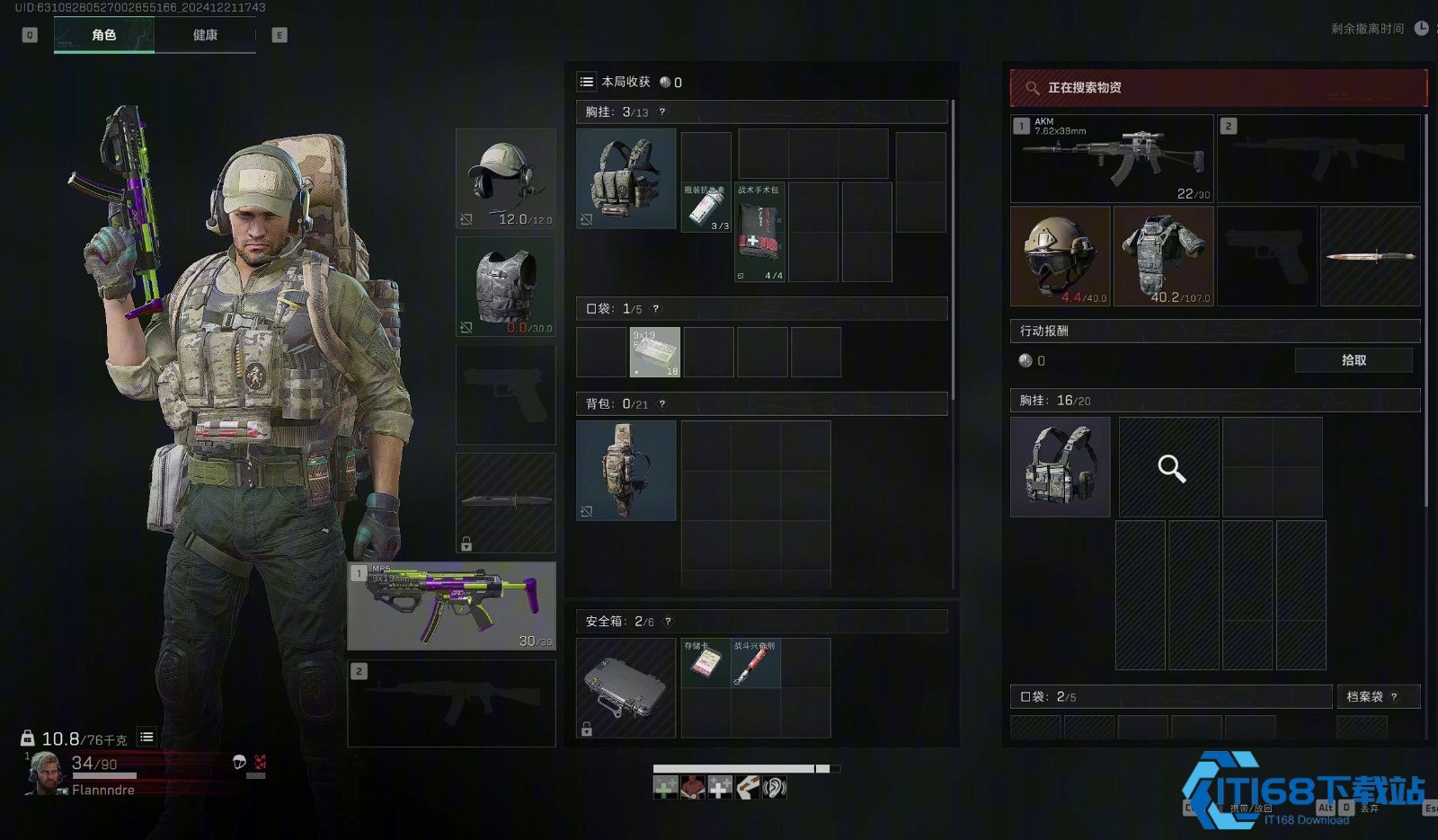Click the magnifying glass searching slot

[1169, 467]
